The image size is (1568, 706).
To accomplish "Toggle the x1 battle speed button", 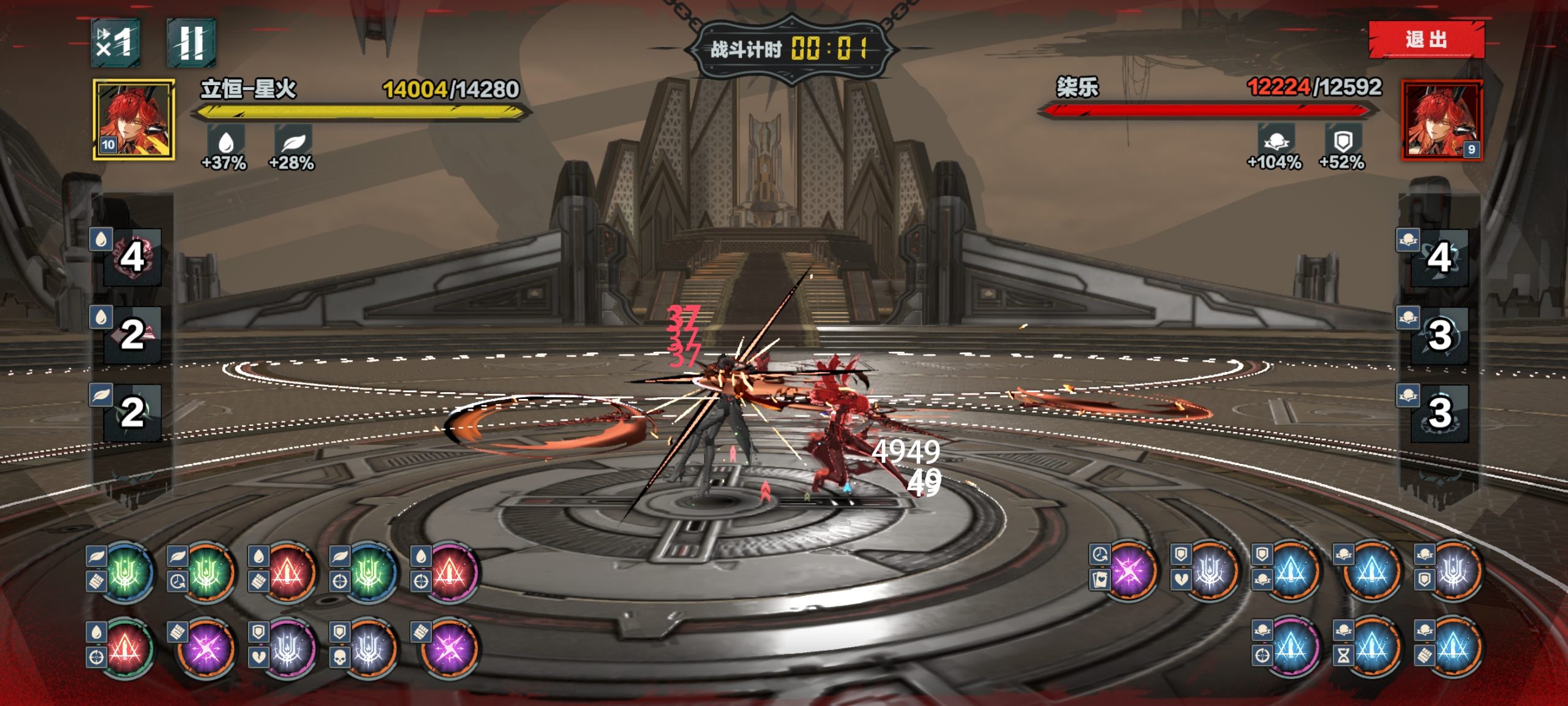I will coord(116,42).
